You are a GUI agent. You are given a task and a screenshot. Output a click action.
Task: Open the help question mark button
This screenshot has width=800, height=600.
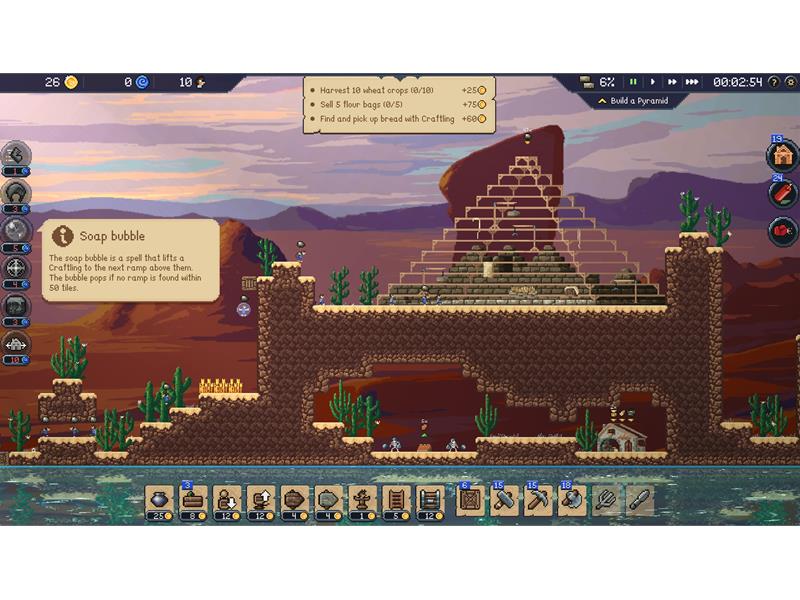click(774, 82)
